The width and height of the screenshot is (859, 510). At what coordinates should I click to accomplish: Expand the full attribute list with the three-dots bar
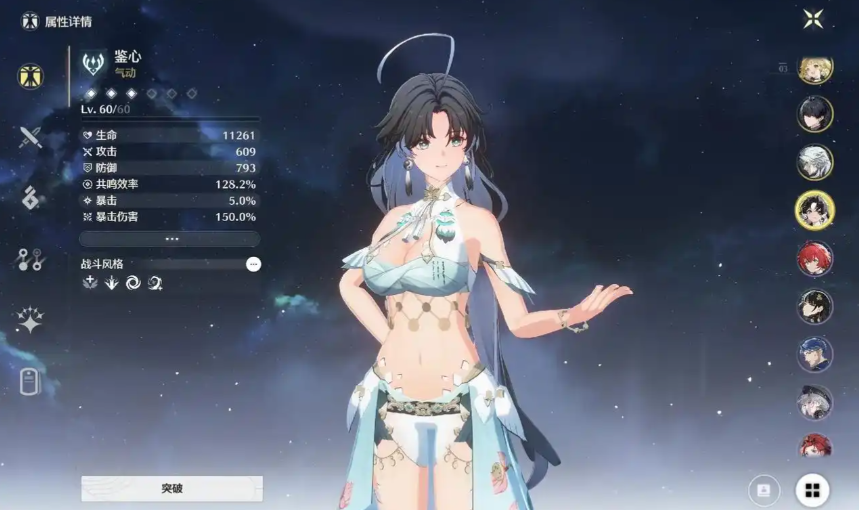click(x=170, y=239)
